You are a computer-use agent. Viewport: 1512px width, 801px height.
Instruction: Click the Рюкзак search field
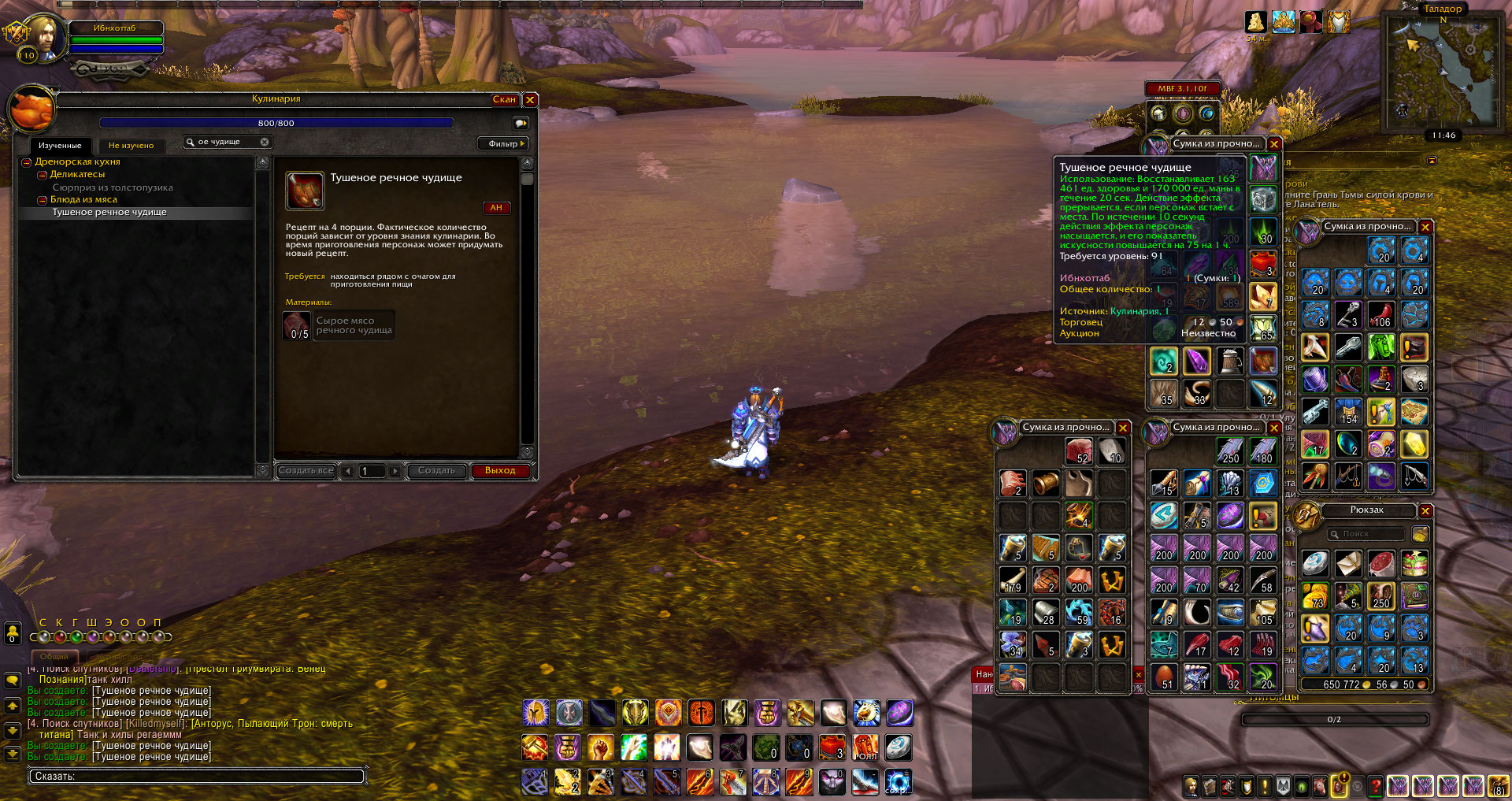pyautogui.click(x=1366, y=534)
